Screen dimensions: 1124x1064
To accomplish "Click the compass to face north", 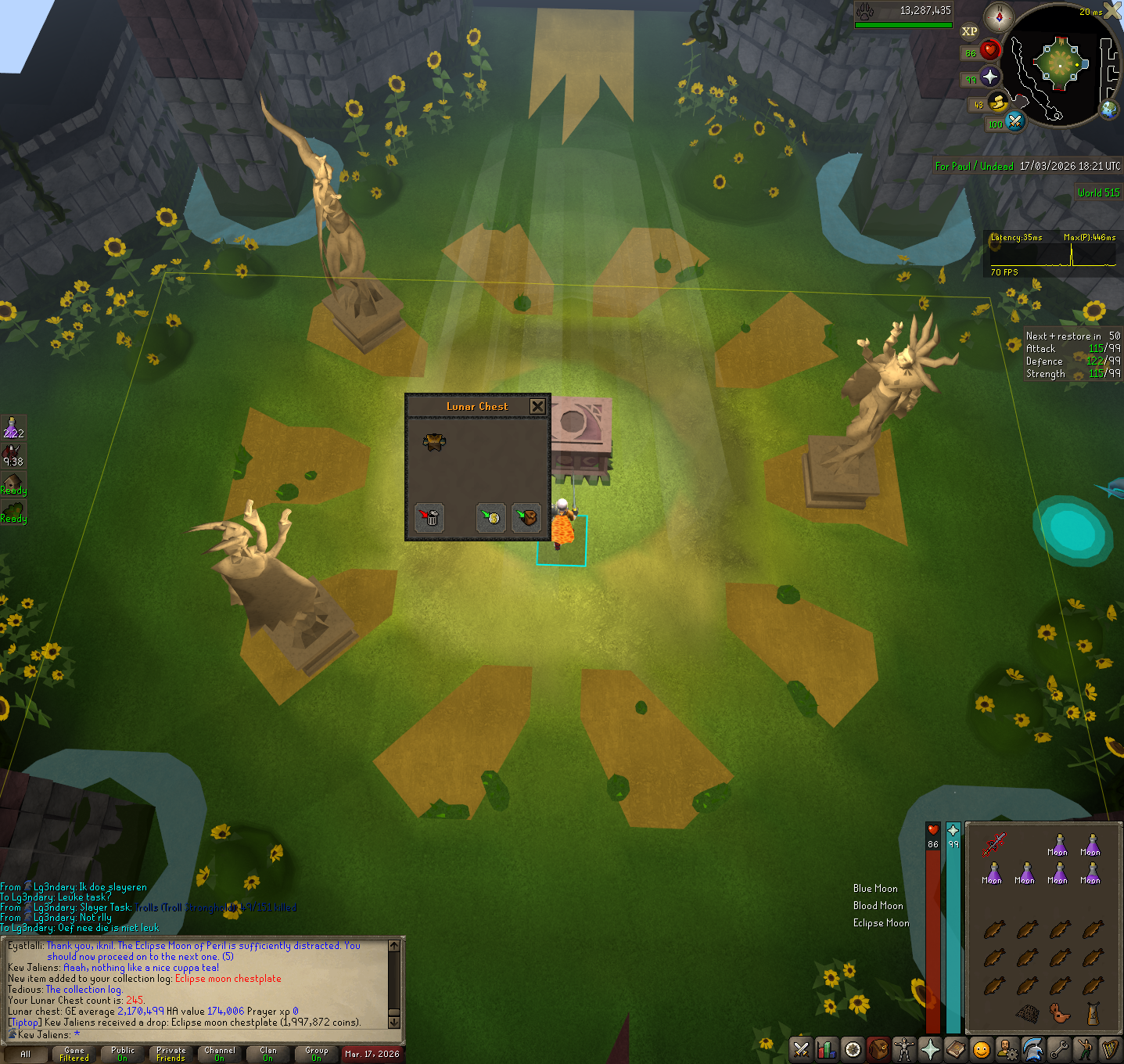I will [x=999, y=16].
